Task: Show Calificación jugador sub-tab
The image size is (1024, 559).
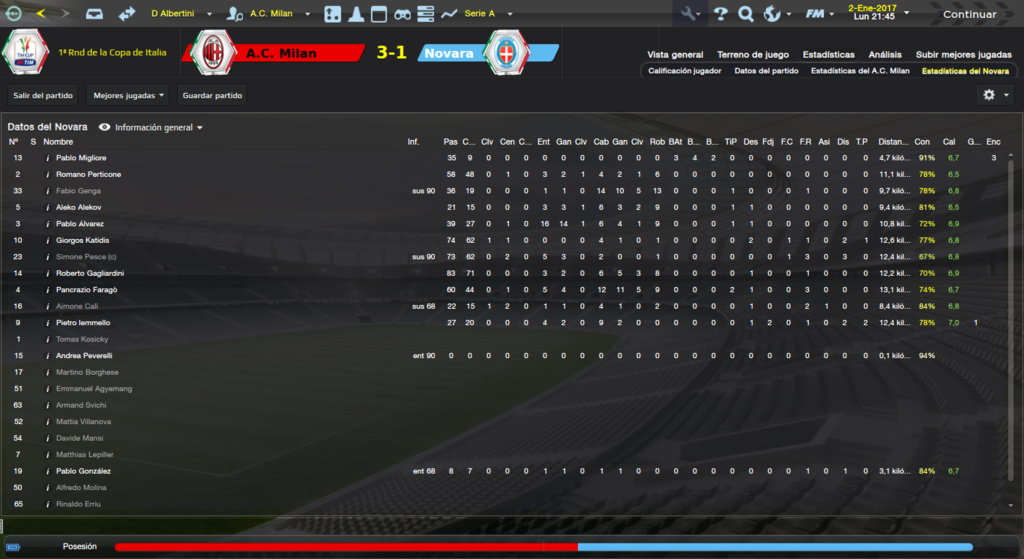Action: (684, 71)
